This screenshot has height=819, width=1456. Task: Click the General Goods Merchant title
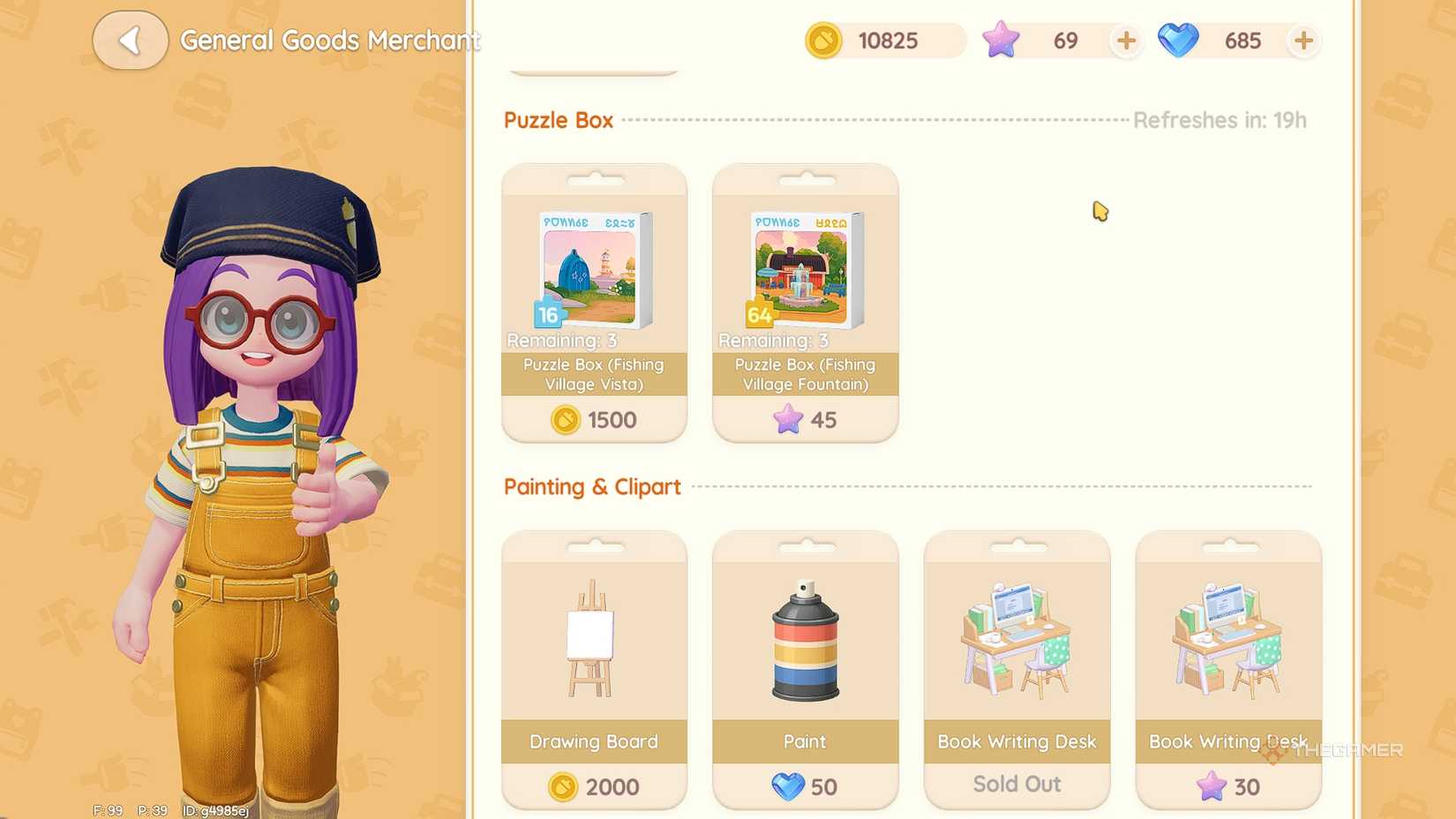click(330, 41)
